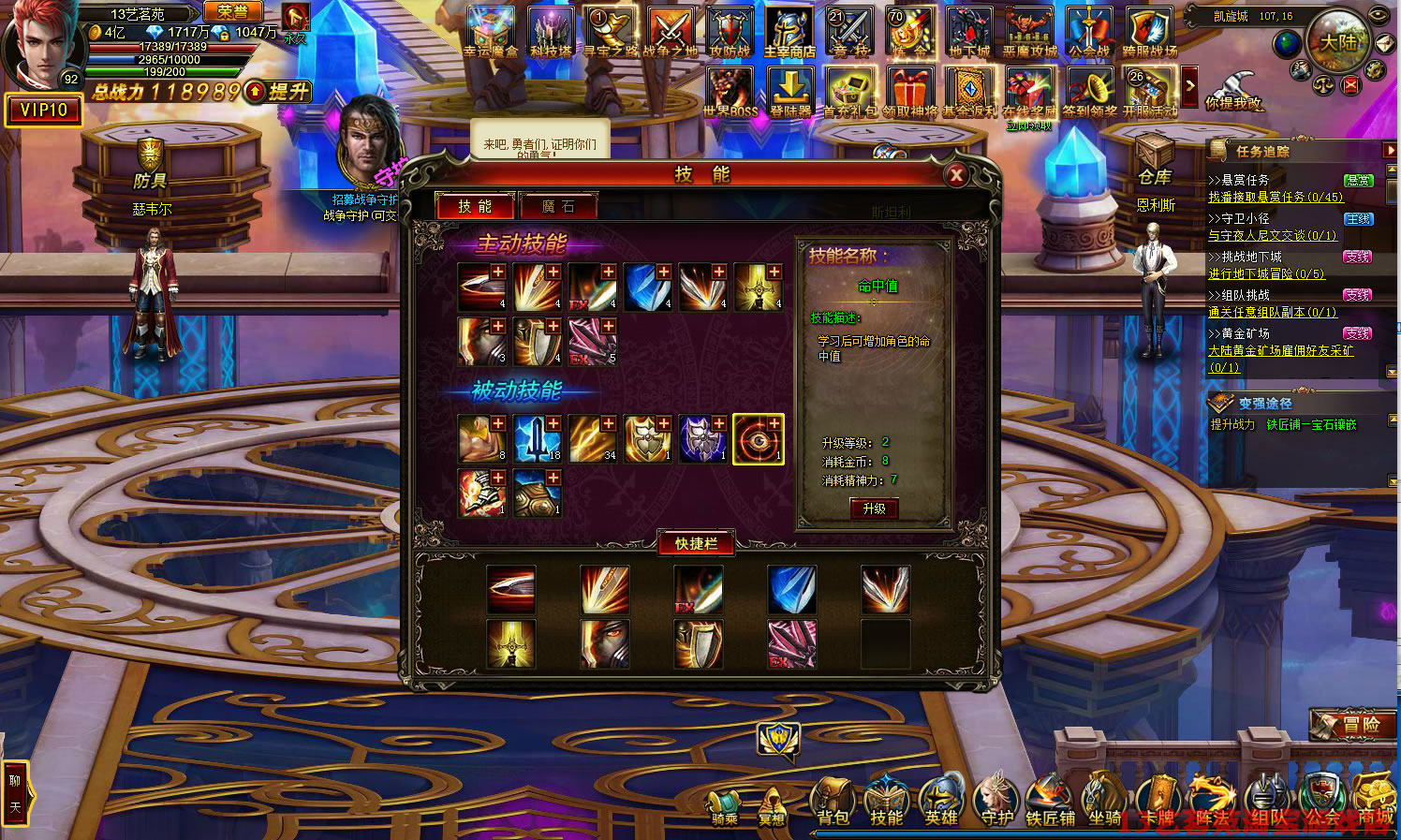This screenshot has height=840, width=1401.
Task: Click the 升级 upgrade button
Action: tap(874, 508)
